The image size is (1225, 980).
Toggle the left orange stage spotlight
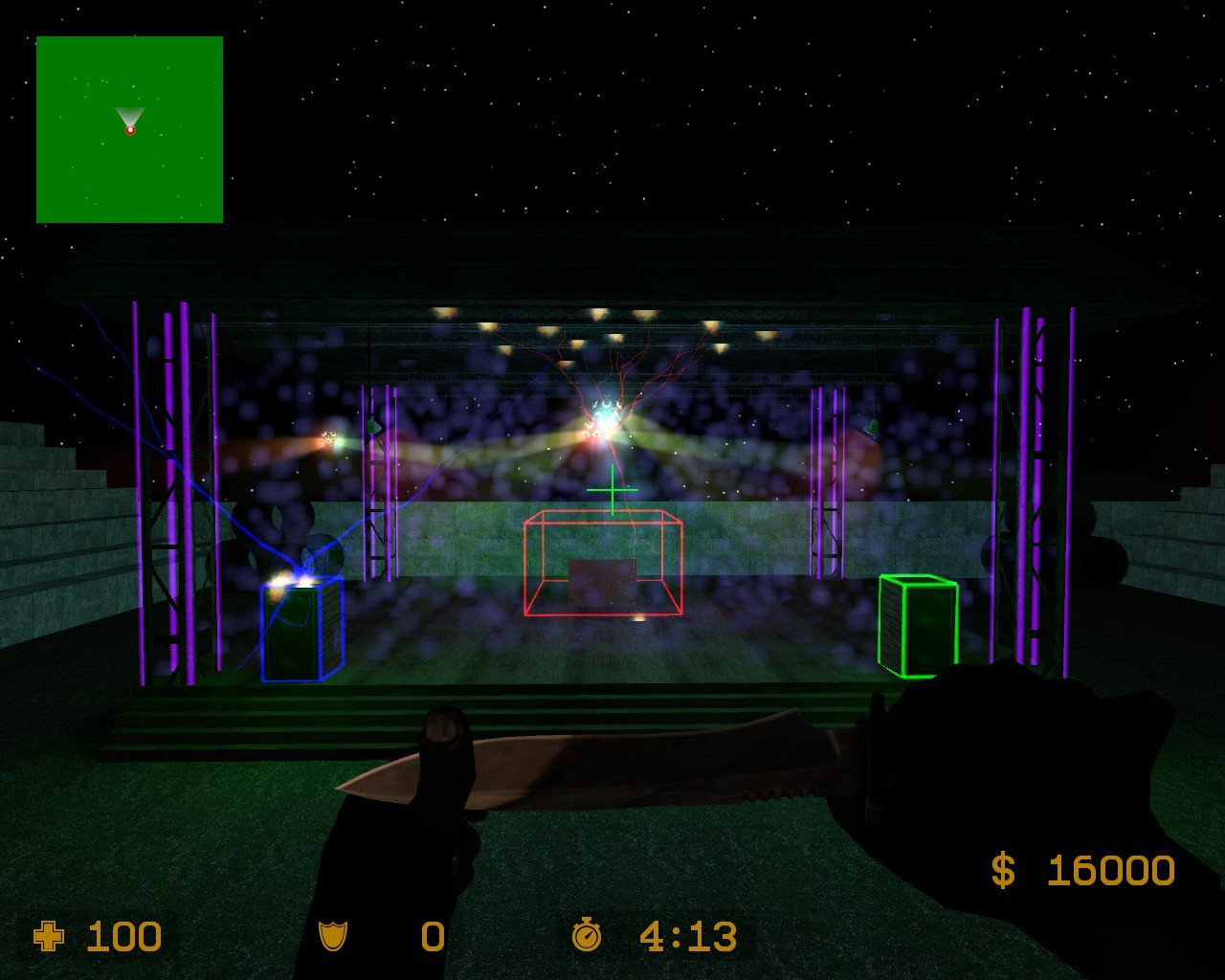(x=326, y=437)
